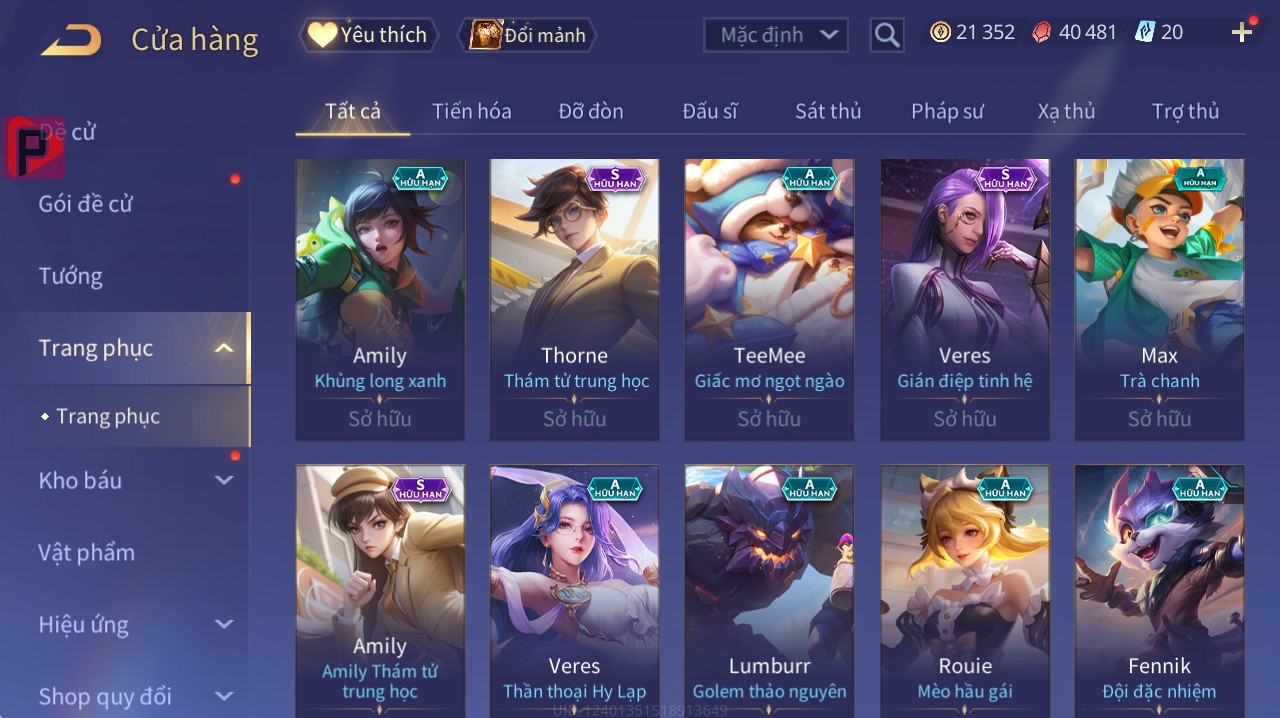Image resolution: width=1280 pixels, height=718 pixels.
Task: Select TeeMee Giấc mơ ngọt ngào skin
Action: 769,300
